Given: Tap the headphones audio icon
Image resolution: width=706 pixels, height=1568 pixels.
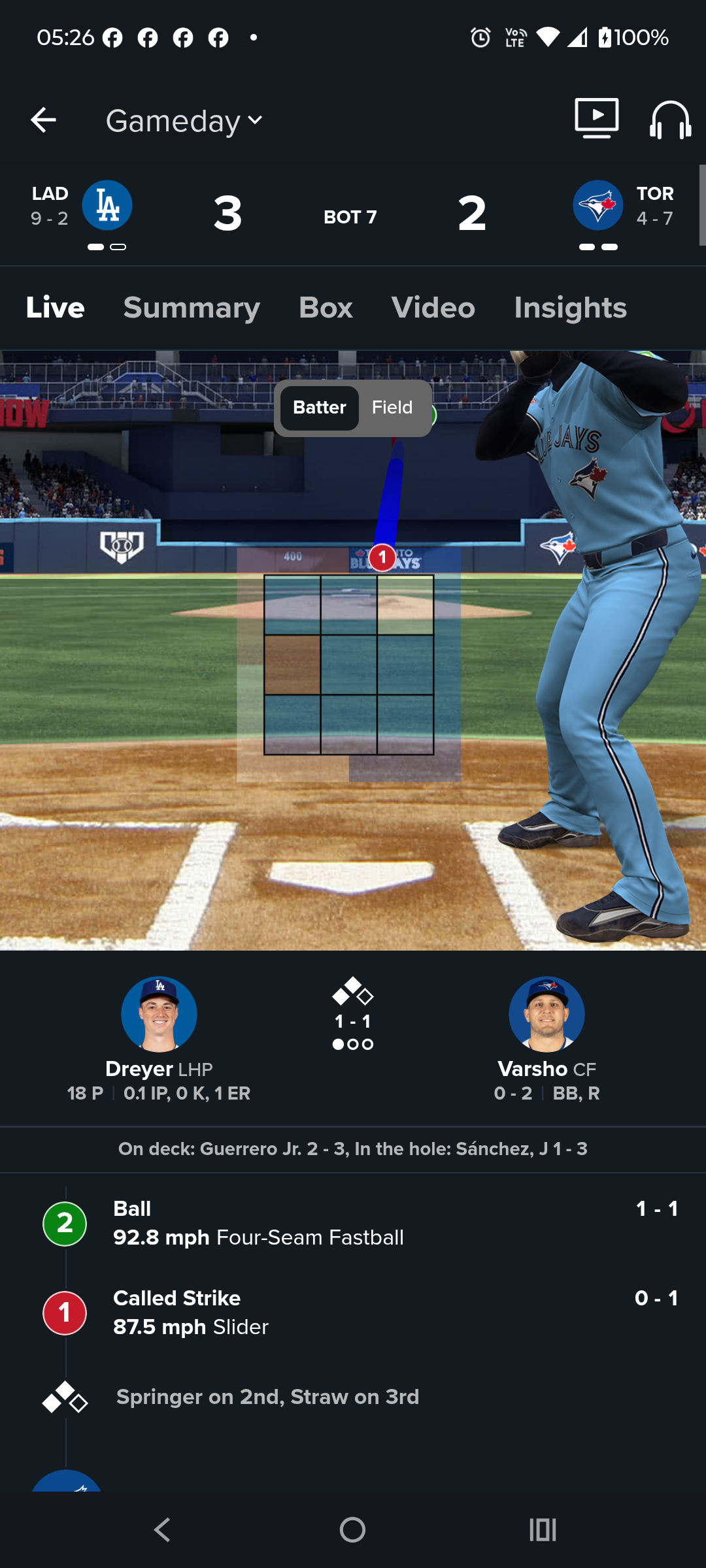Looking at the screenshot, I should coord(670,120).
